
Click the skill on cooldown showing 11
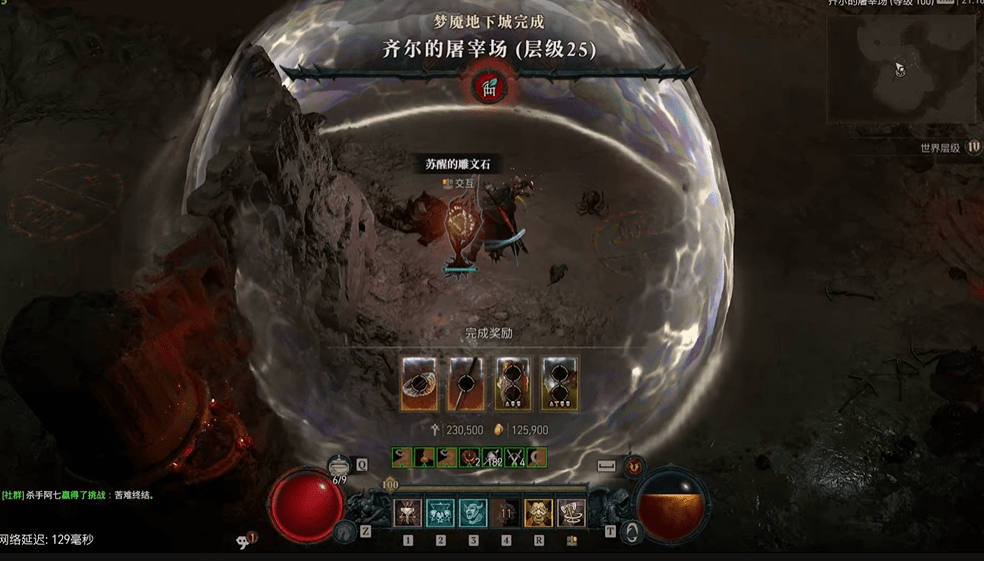(506, 513)
